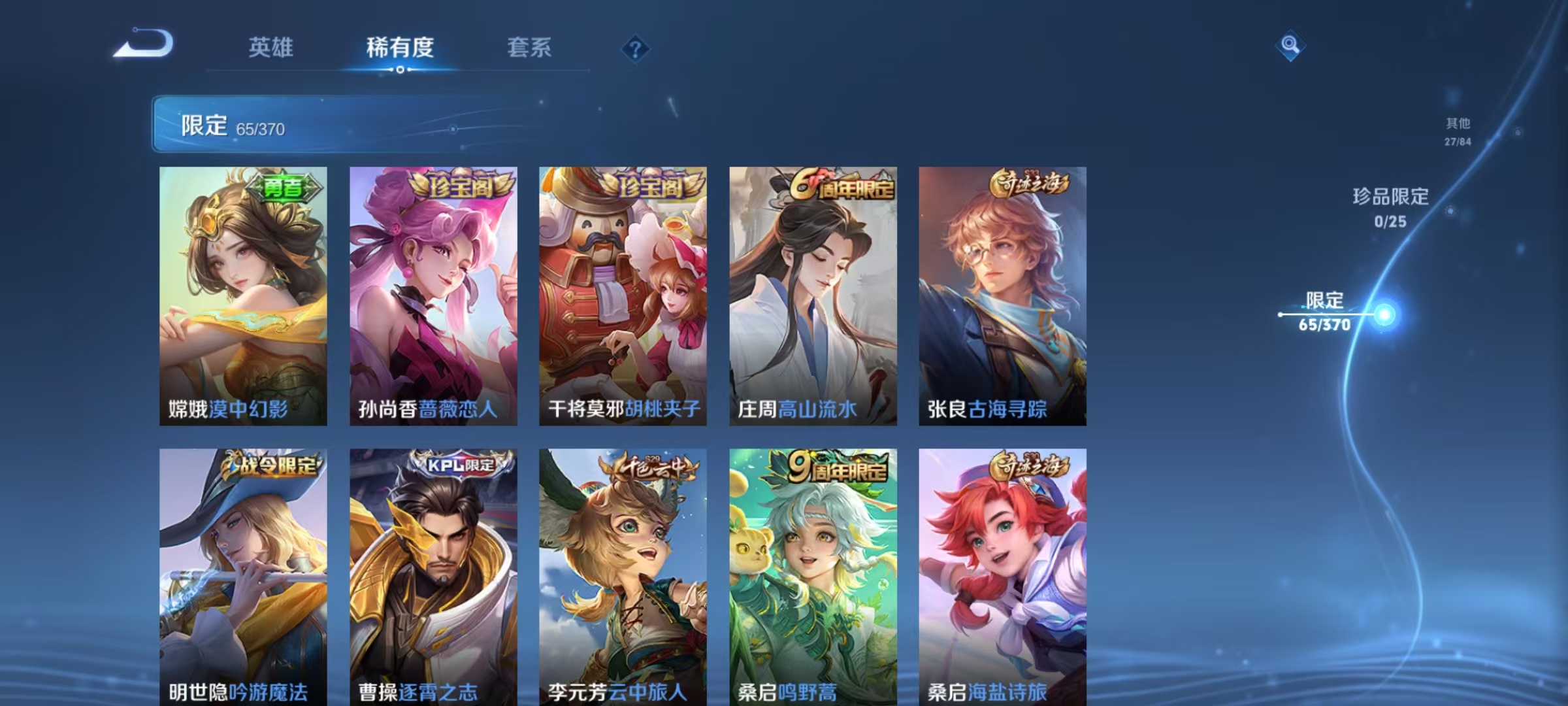
Task: Click the 6周年限定 banner on Zhuang Zhou's card
Action: coord(838,185)
